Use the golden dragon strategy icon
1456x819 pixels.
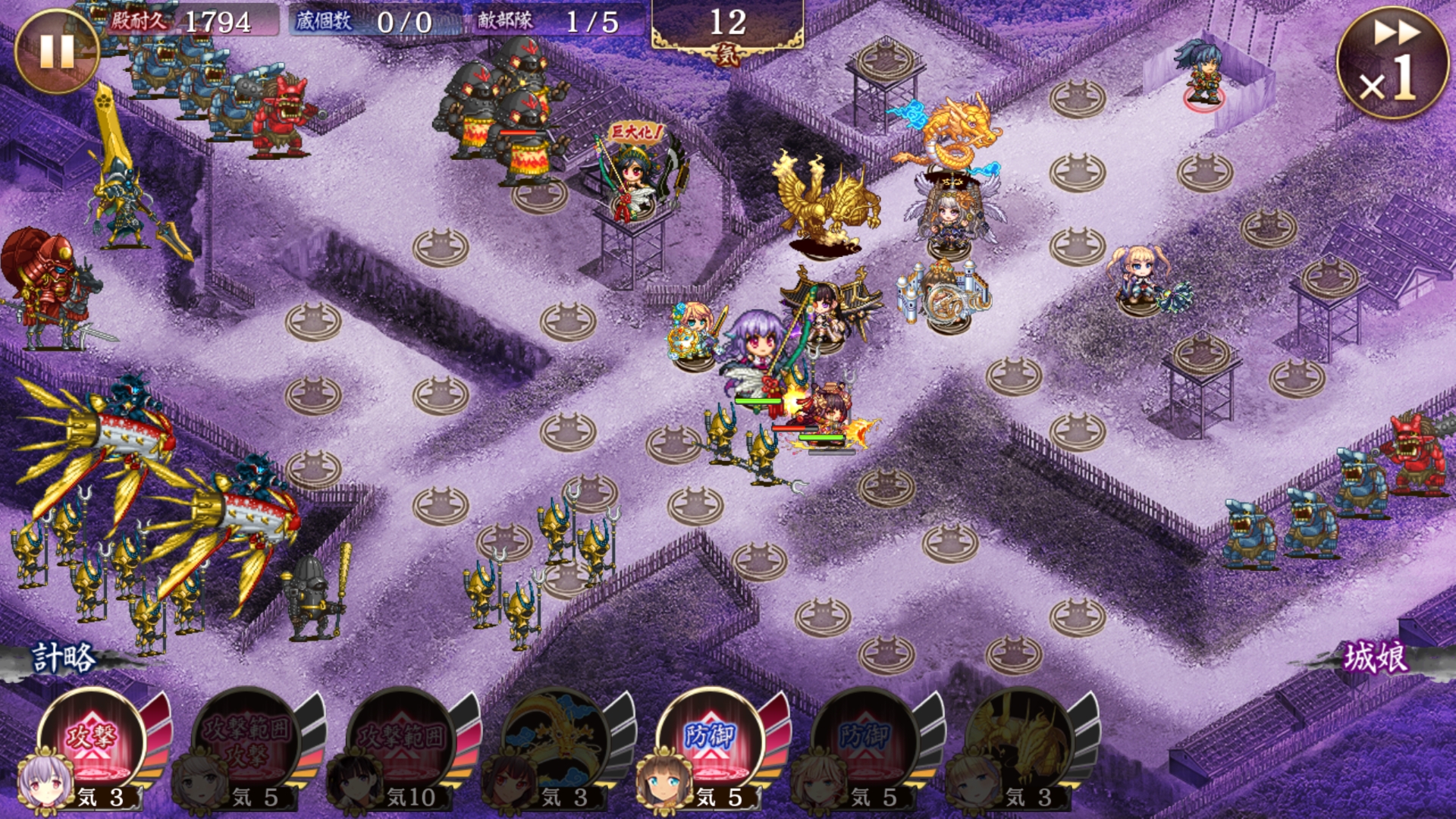(x=556, y=739)
